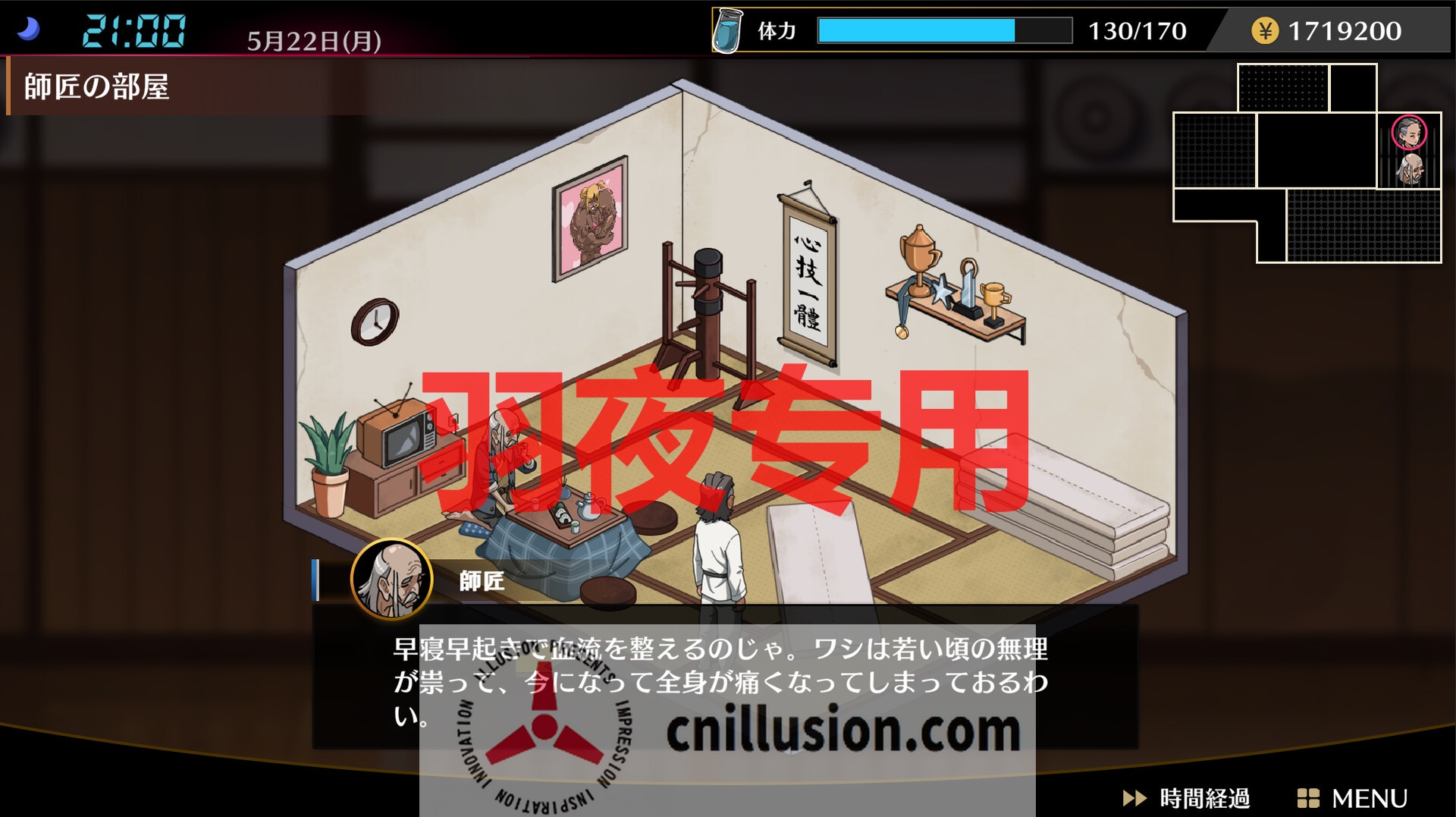
Task: Click the fast-forward arrows beside 時間経過
Action: click(x=1134, y=798)
